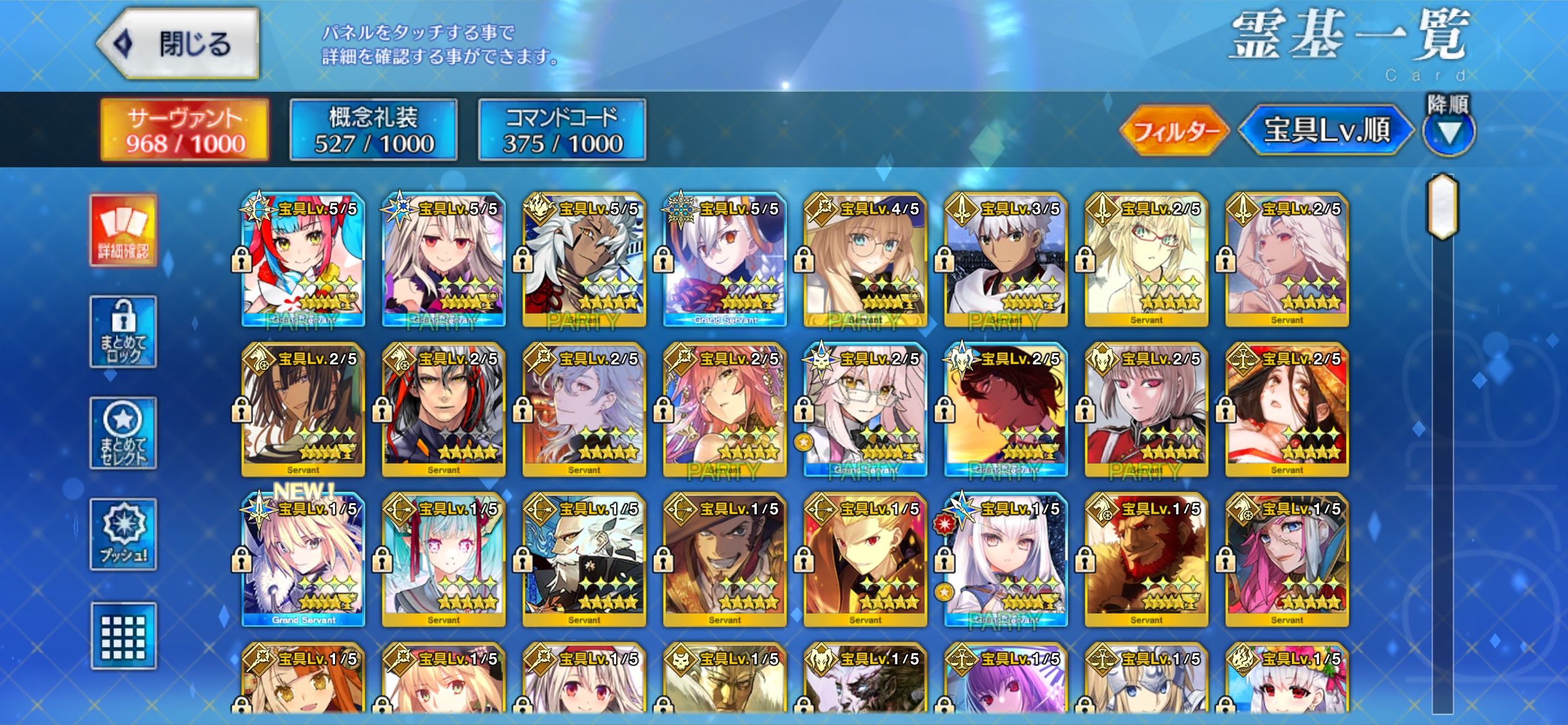Activate the 詳細確認 card button
The image size is (1568, 725).
pyautogui.click(x=123, y=230)
